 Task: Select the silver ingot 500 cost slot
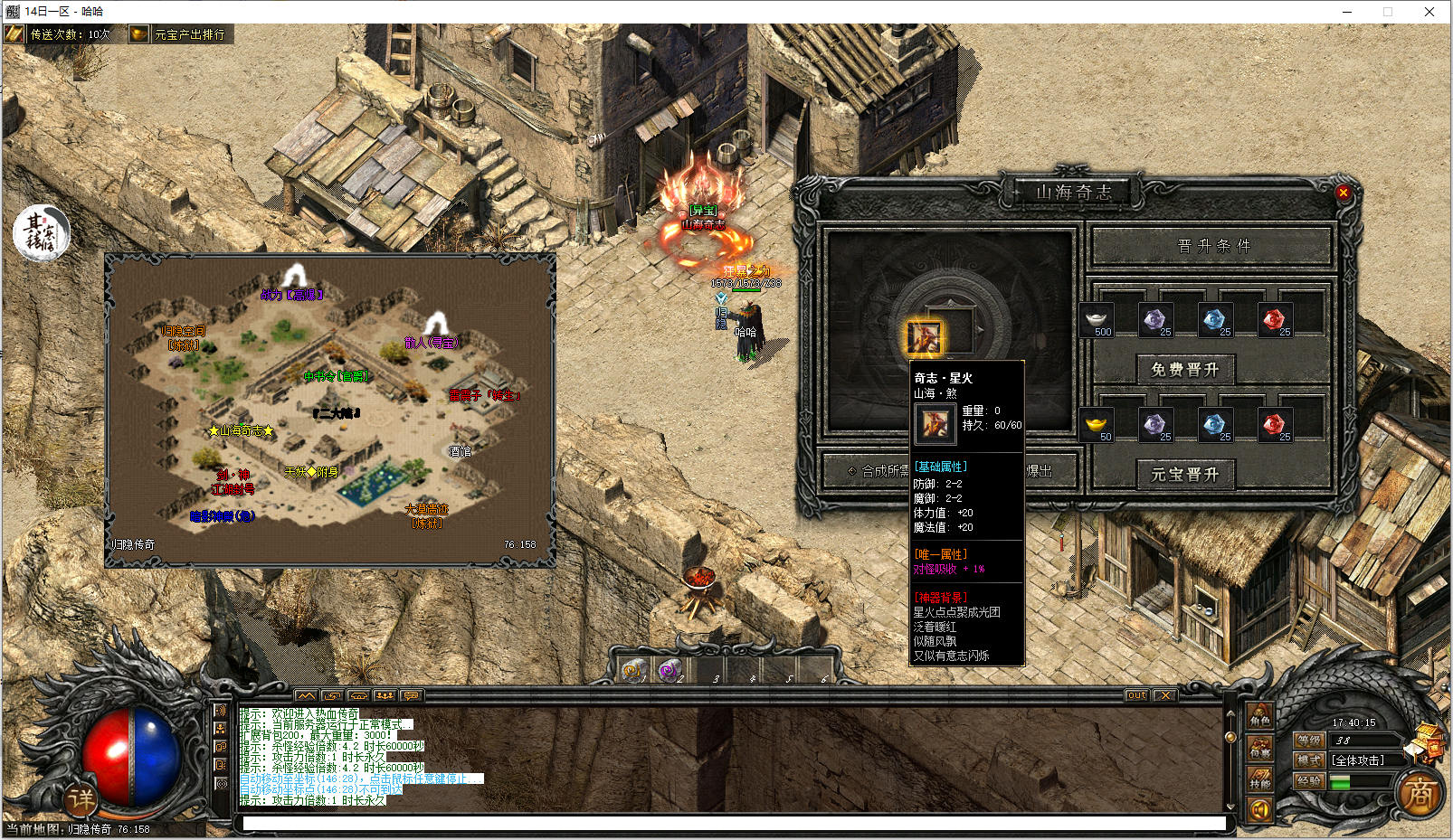(1097, 320)
